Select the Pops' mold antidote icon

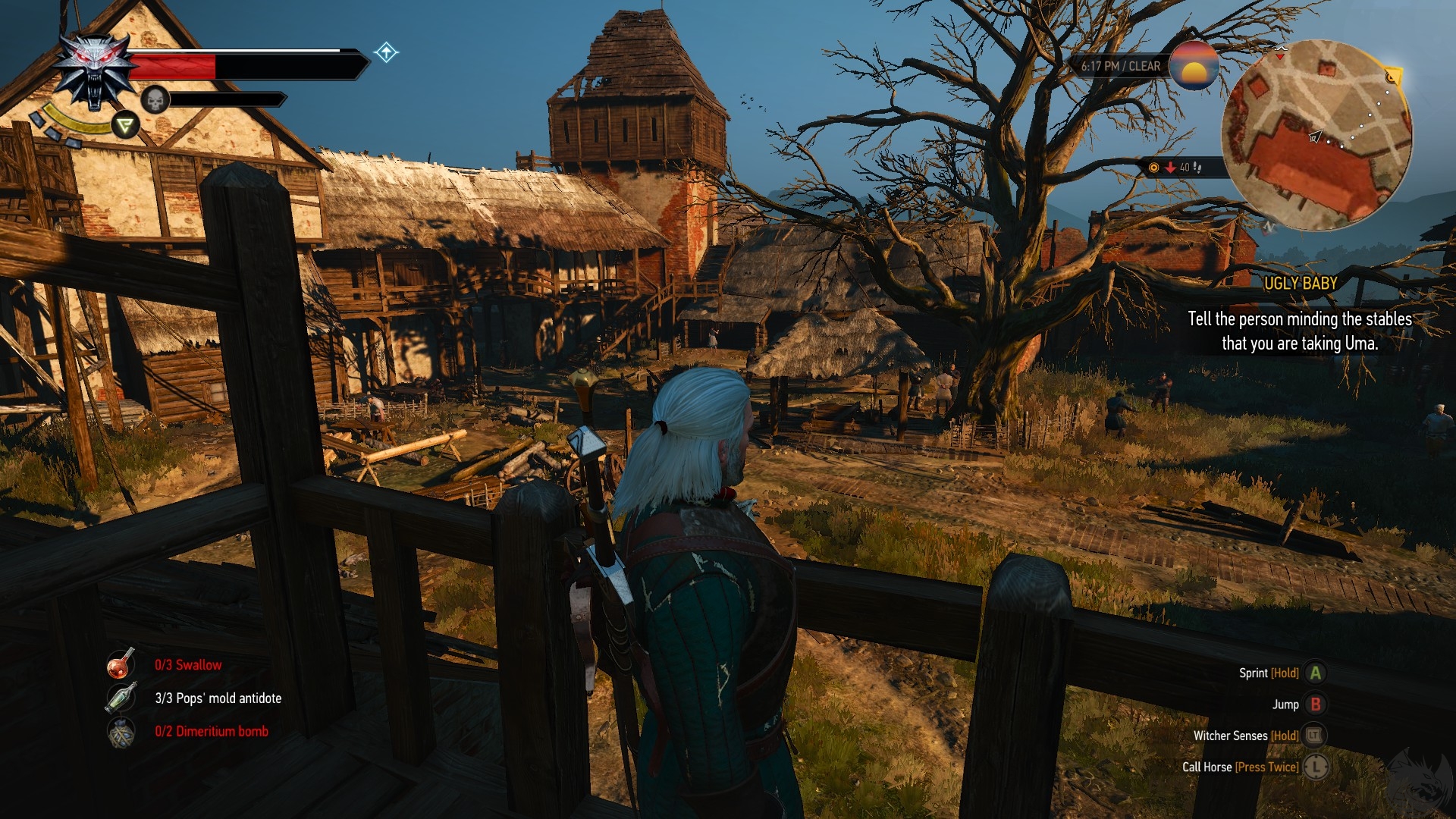point(121,698)
